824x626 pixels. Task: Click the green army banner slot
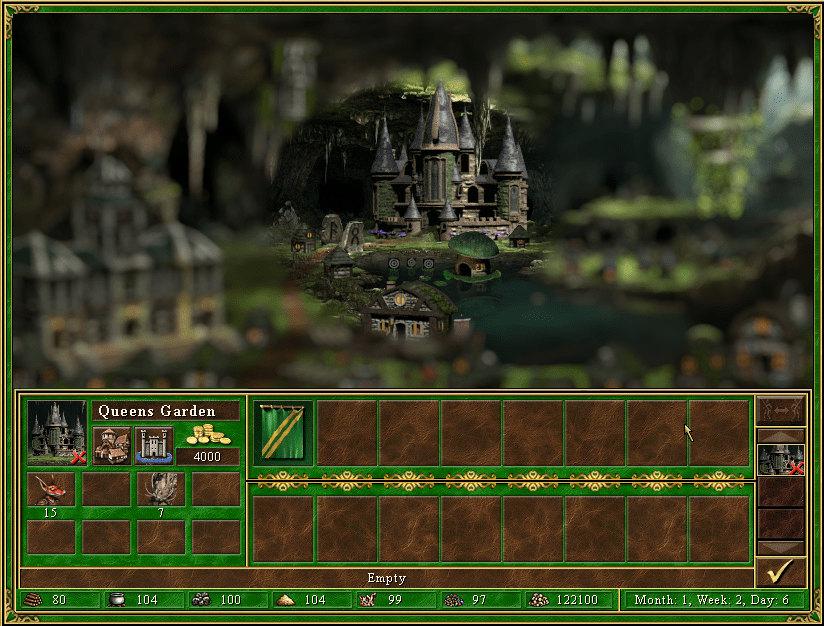(x=284, y=432)
